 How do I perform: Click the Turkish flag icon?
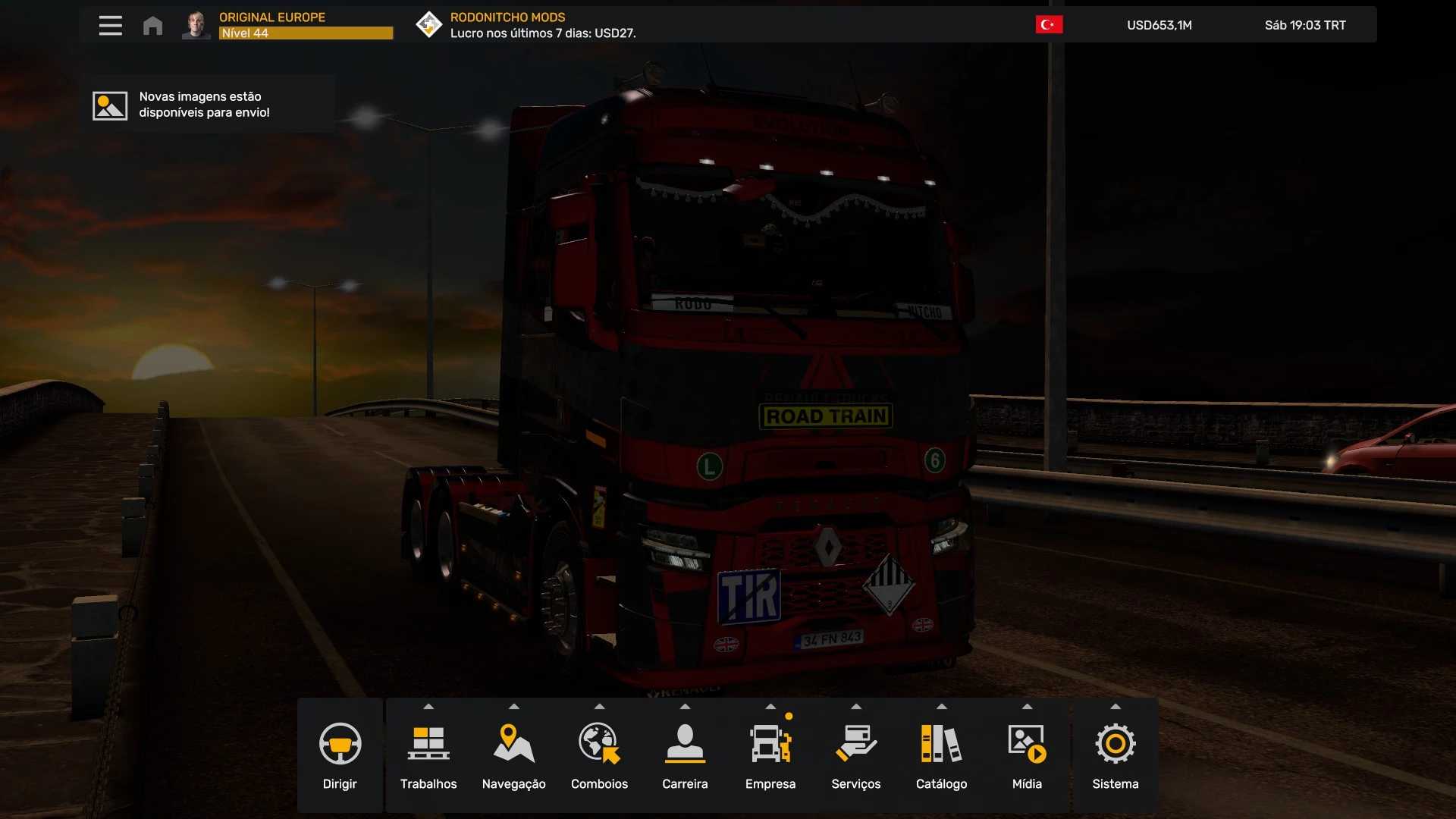click(1049, 25)
